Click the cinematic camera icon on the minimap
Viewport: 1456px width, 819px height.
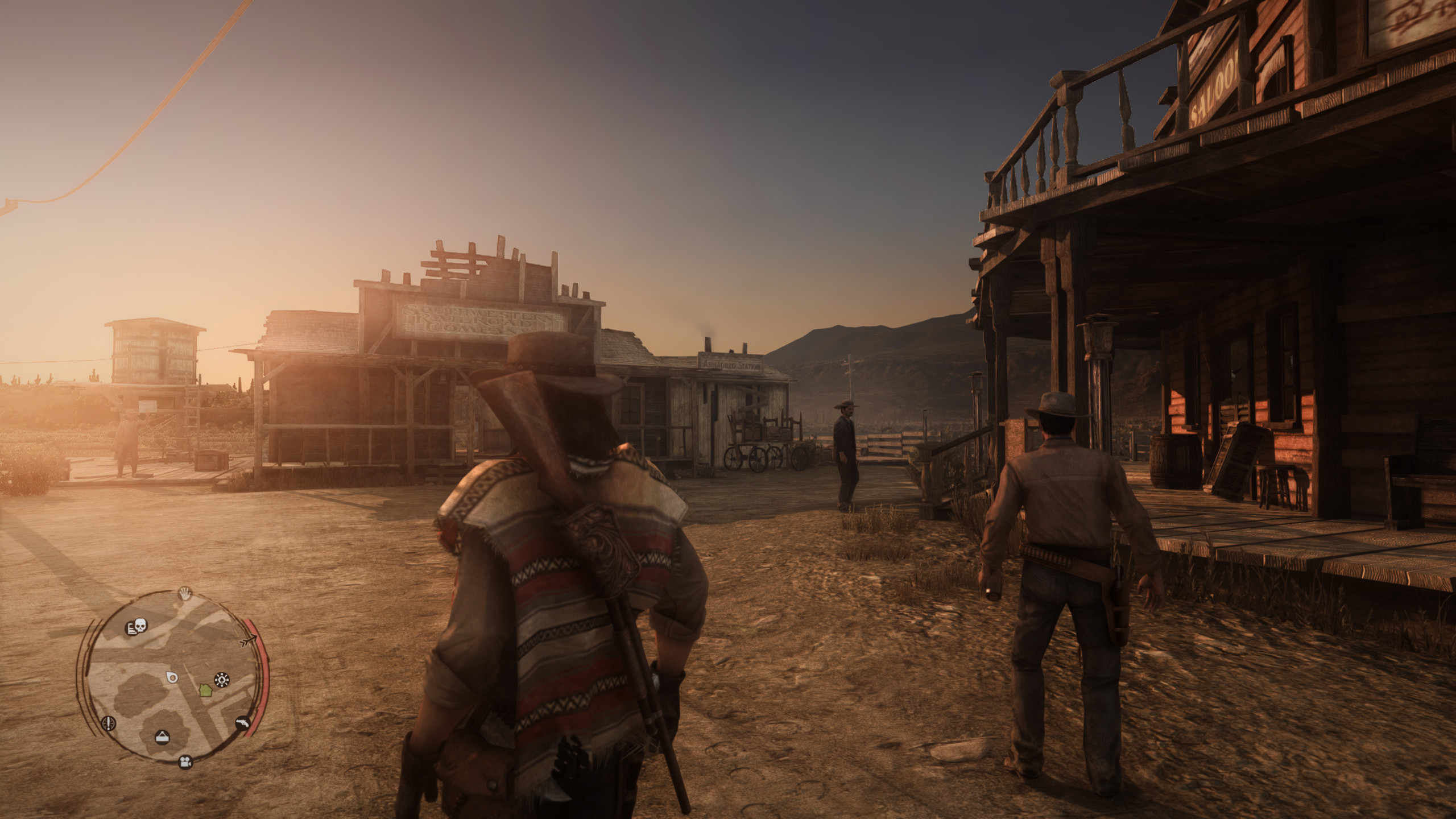(185, 763)
